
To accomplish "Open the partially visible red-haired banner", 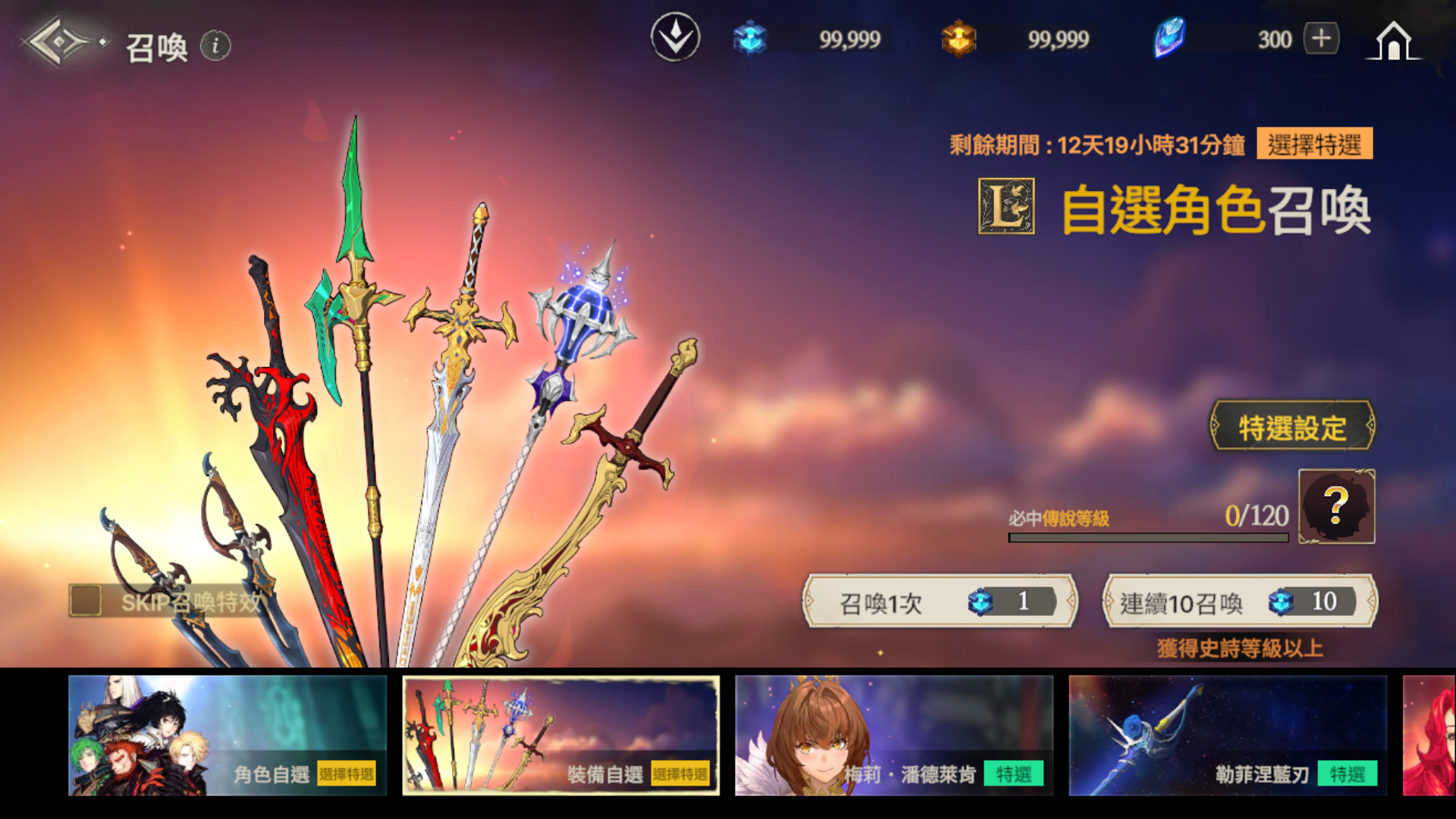I will pyautogui.click(x=1429, y=736).
